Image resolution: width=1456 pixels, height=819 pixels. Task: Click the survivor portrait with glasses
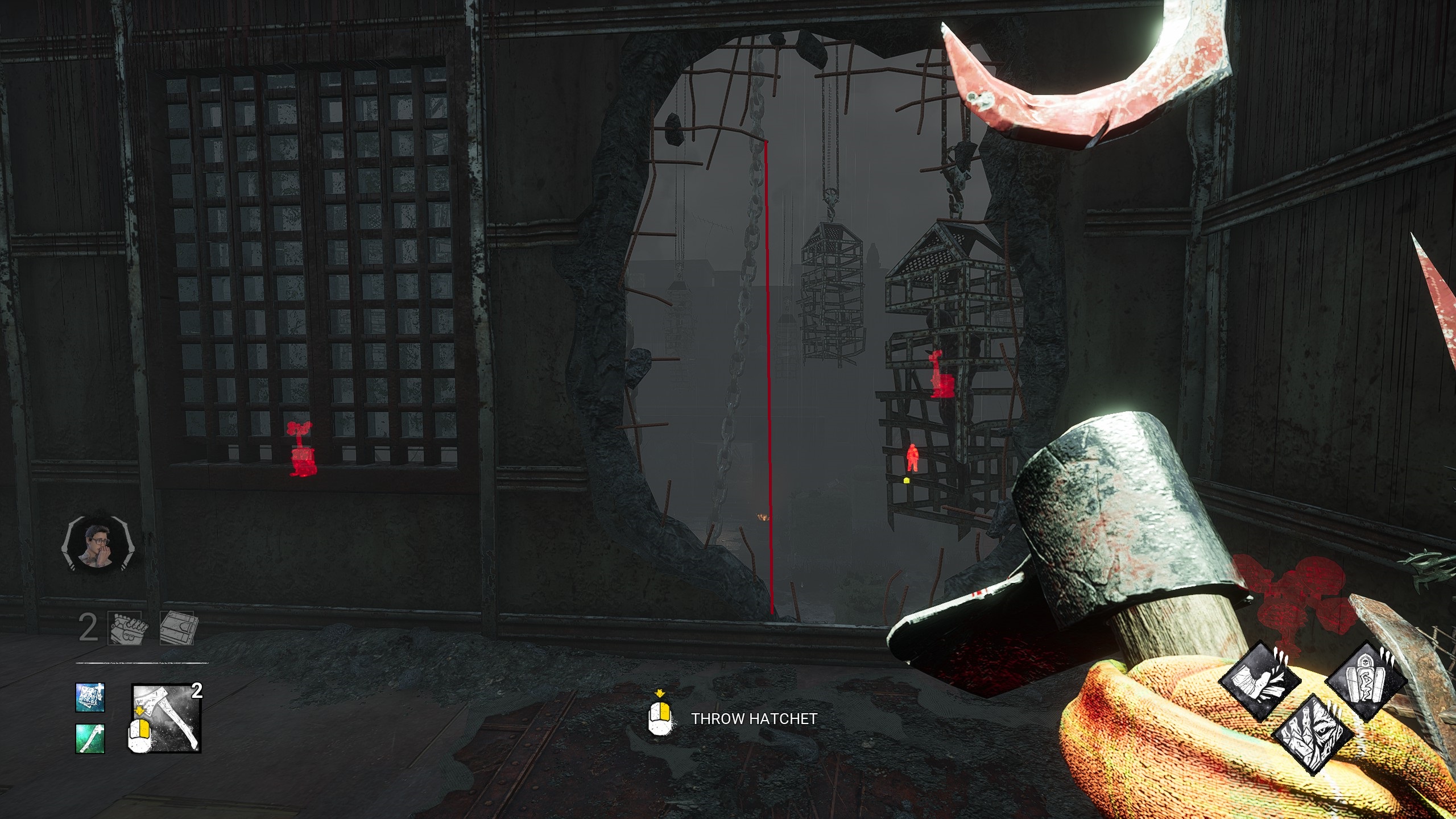pyautogui.click(x=97, y=546)
